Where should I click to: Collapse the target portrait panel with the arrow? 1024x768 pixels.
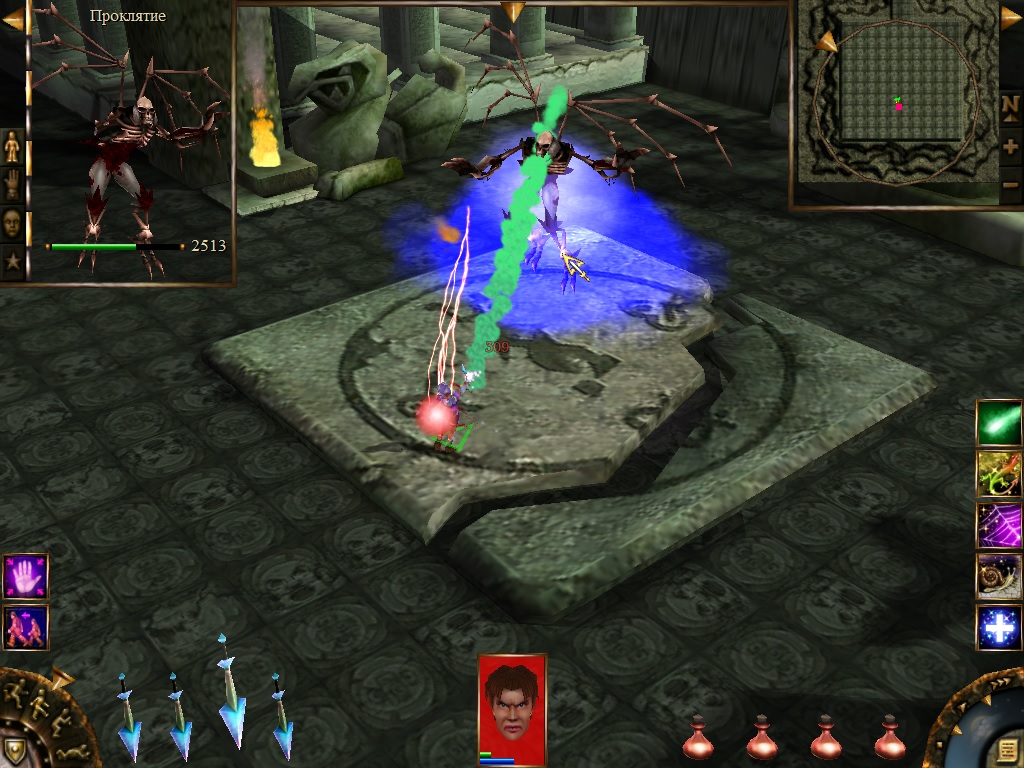click(13, 20)
